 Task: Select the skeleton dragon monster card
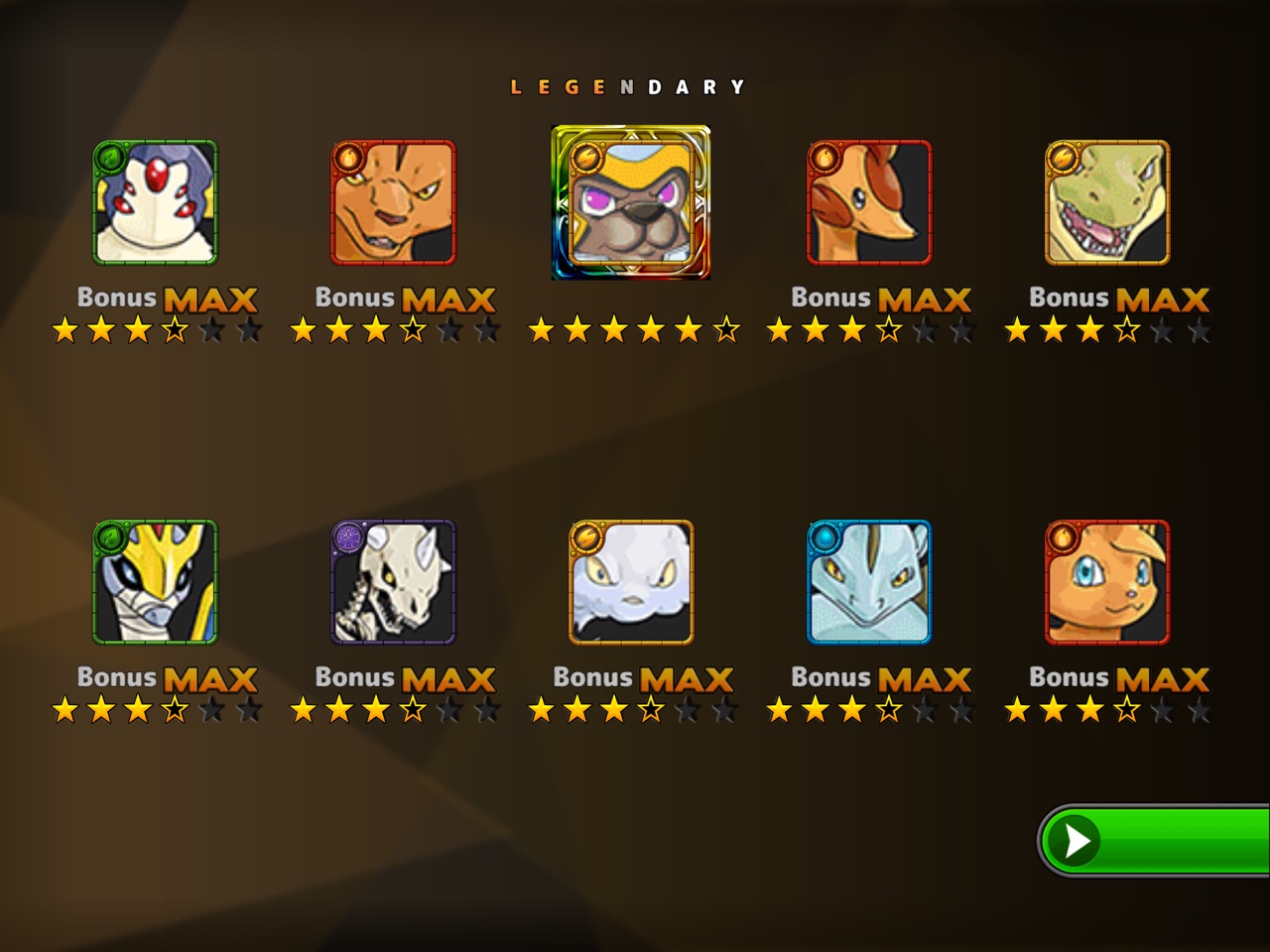pyautogui.click(x=393, y=583)
